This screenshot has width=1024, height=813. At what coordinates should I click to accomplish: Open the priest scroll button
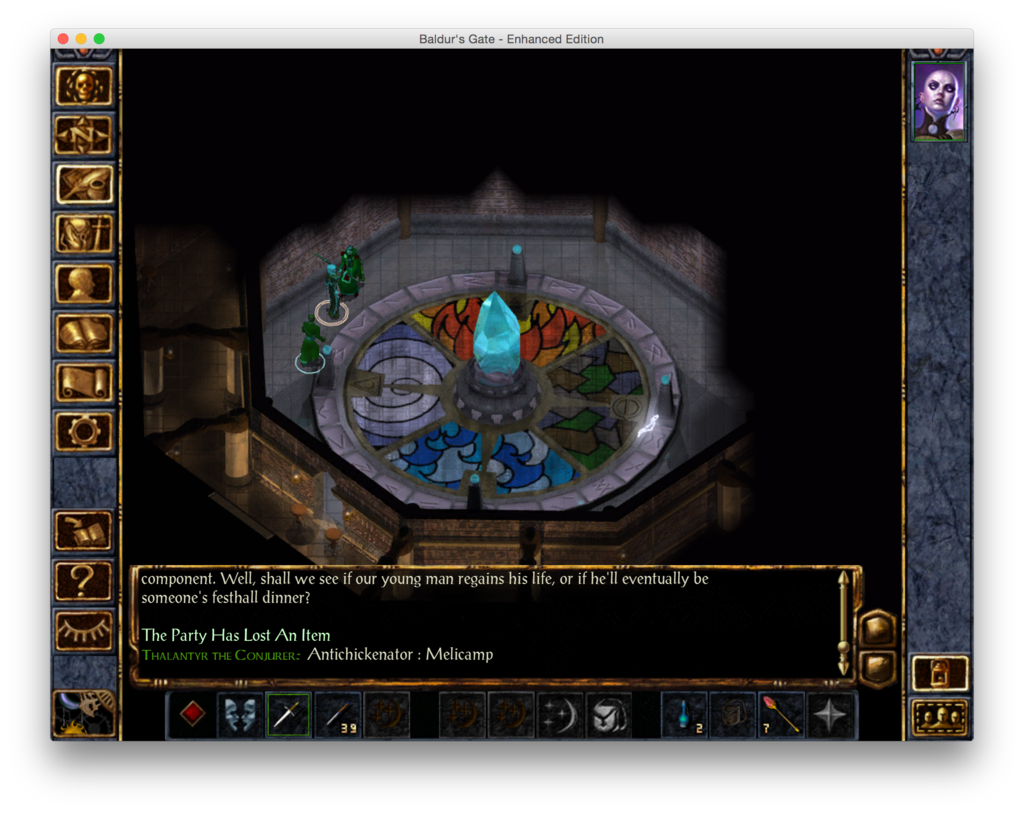(84, 382)
